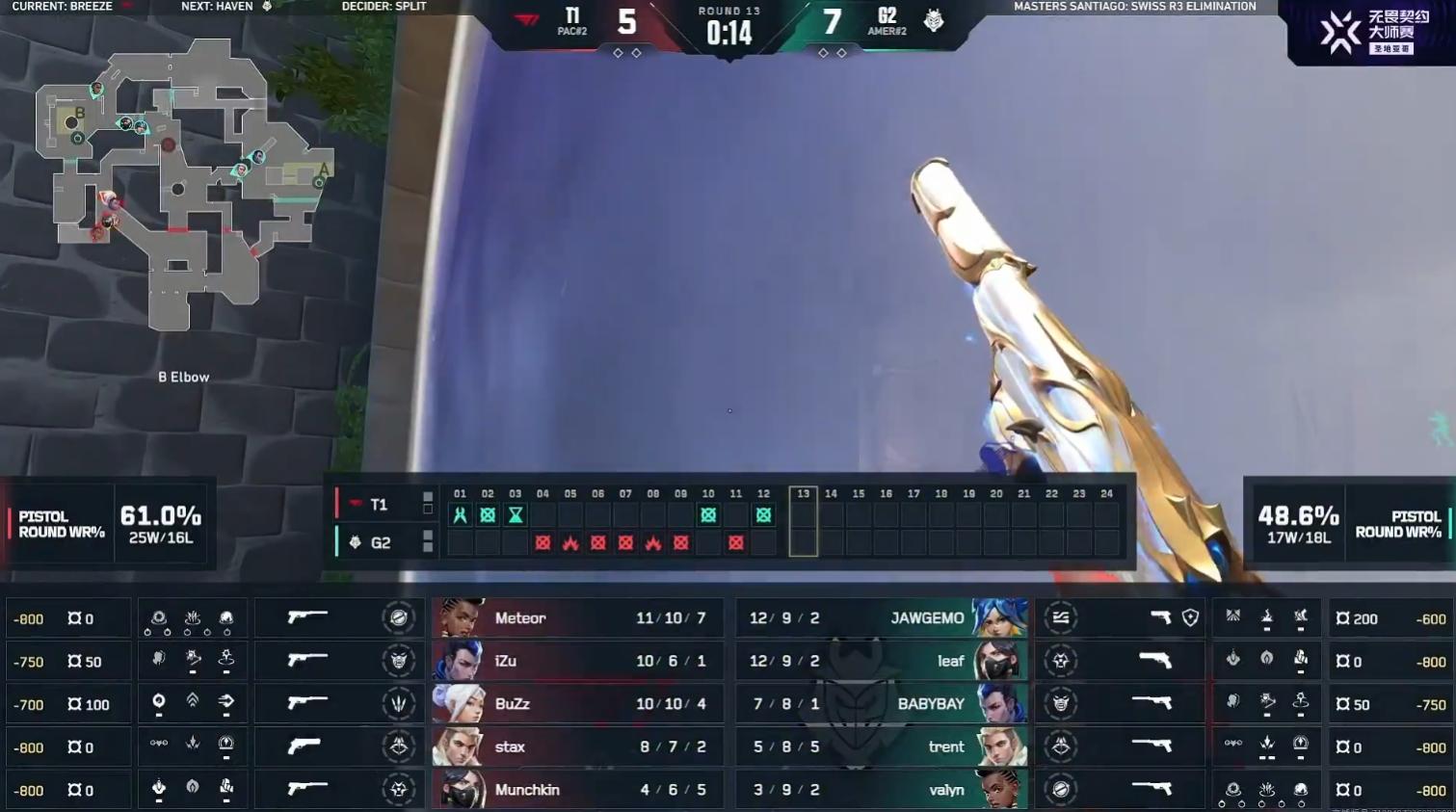
Task: Pick stax from the T1 roster
Action: pos(578,747)
